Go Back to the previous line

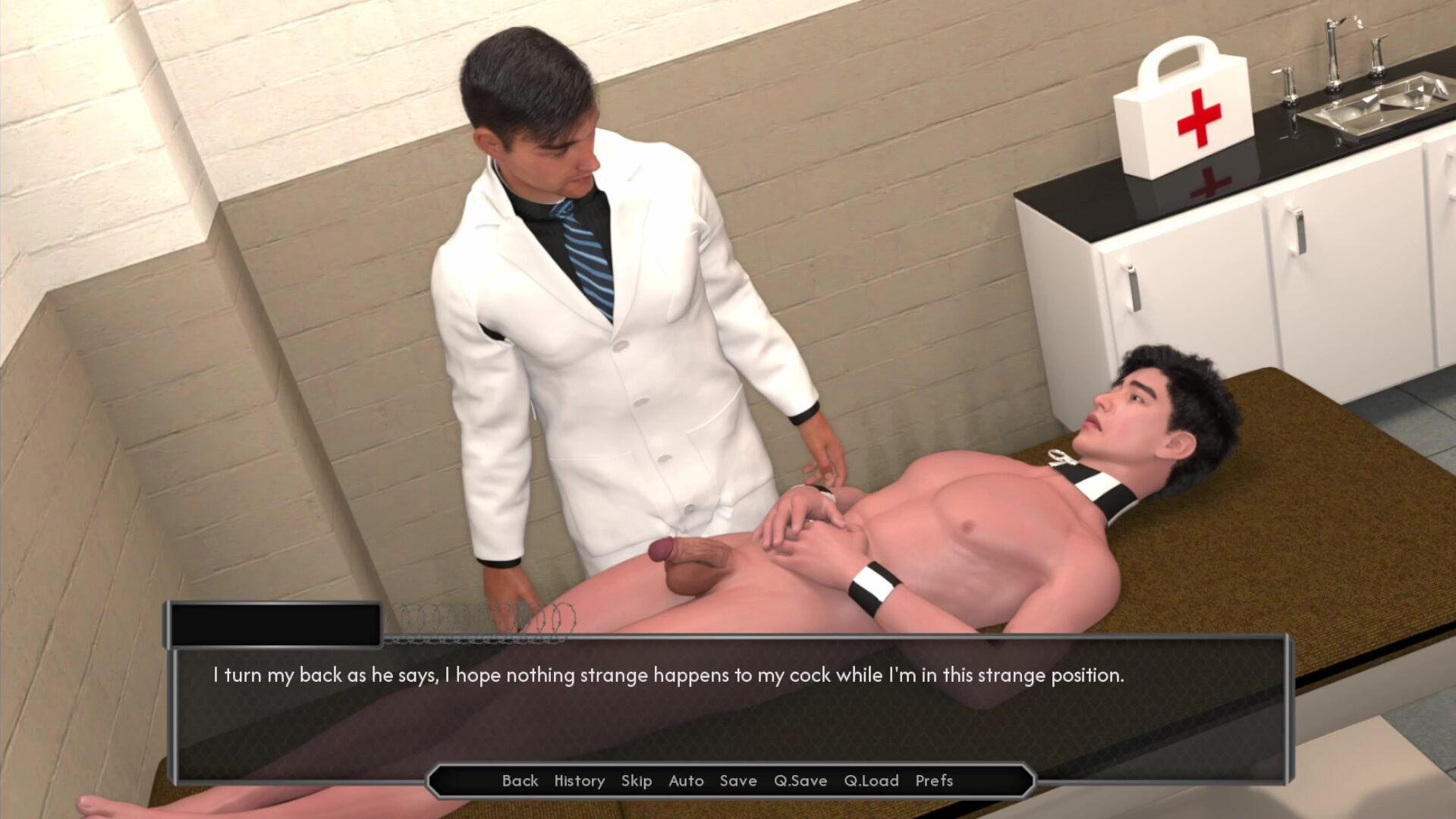point(520,780)
